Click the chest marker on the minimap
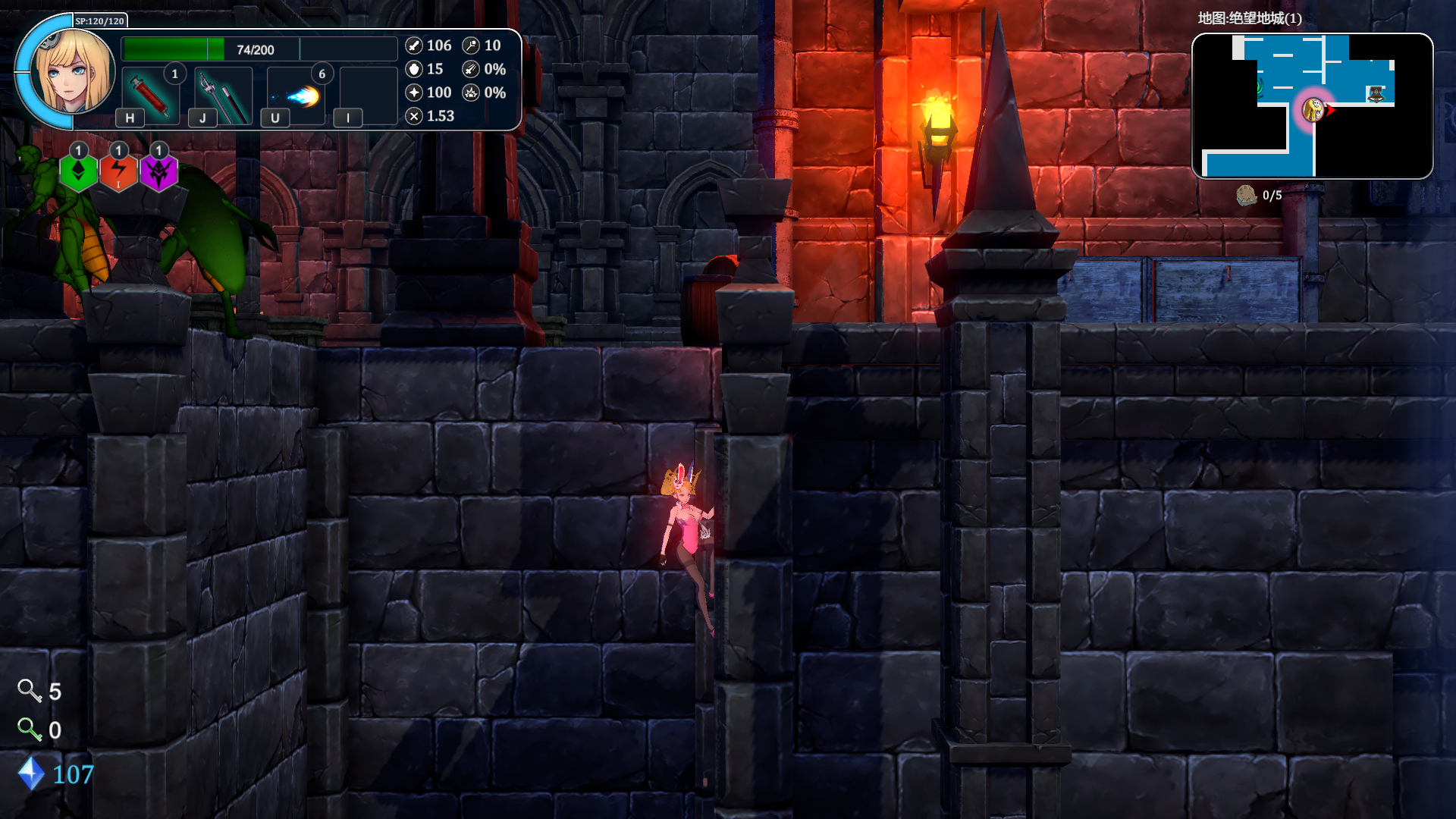 pos(1376,94)
